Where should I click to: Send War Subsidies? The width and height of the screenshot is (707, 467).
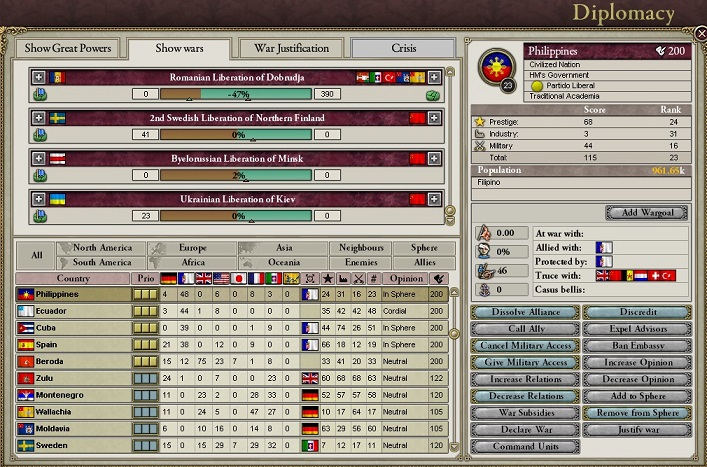(x=523, y=413)
